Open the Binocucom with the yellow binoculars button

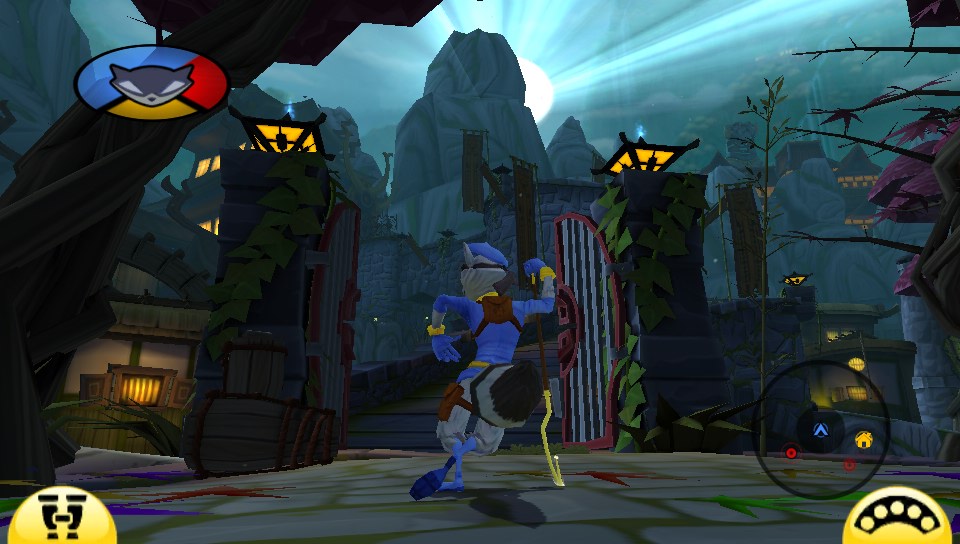coord(63,518)
